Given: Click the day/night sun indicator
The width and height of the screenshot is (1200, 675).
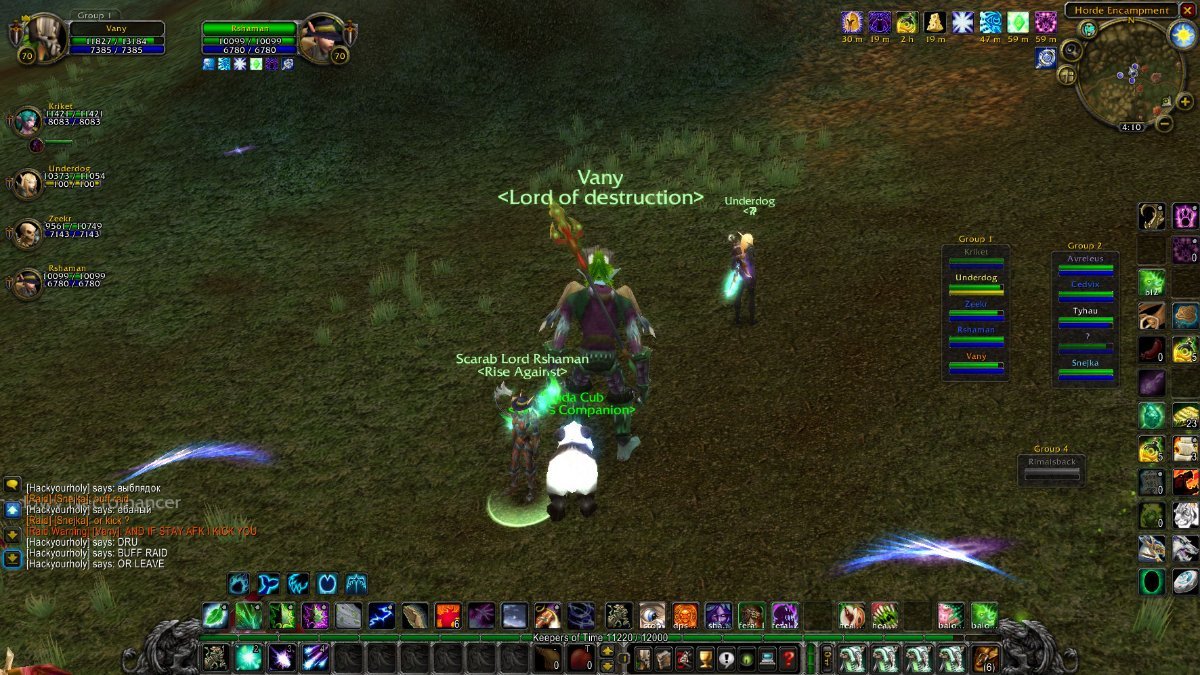Looking at the screenshot, I should click(x=1183, y=35).
